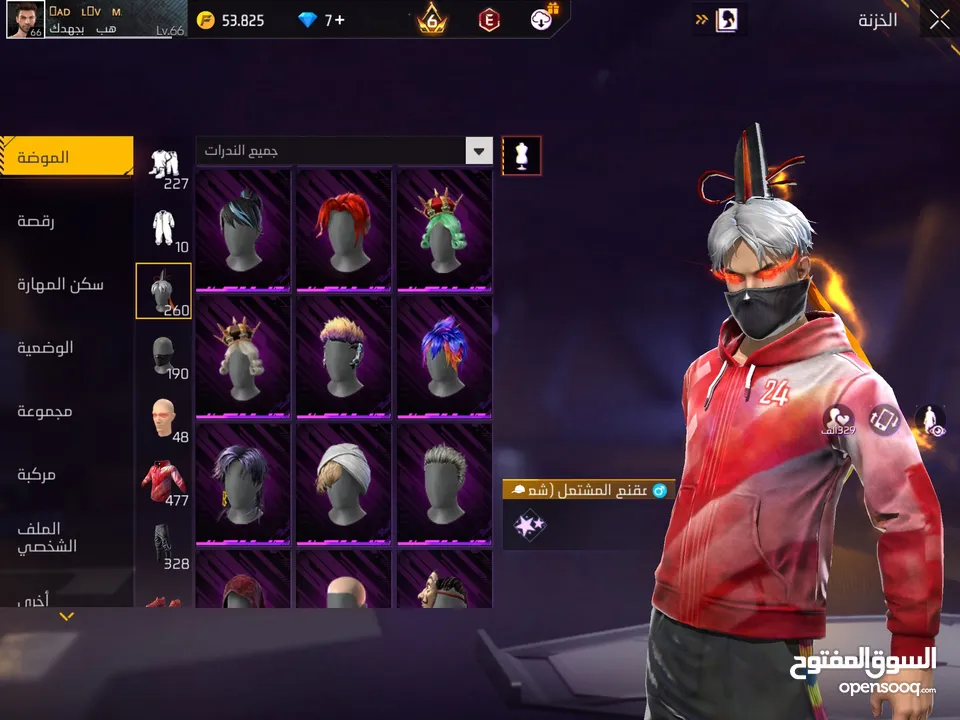This screenshot has height=720, width=960.
Task: Click the mannequin preview button
Action: click(521, 155)
